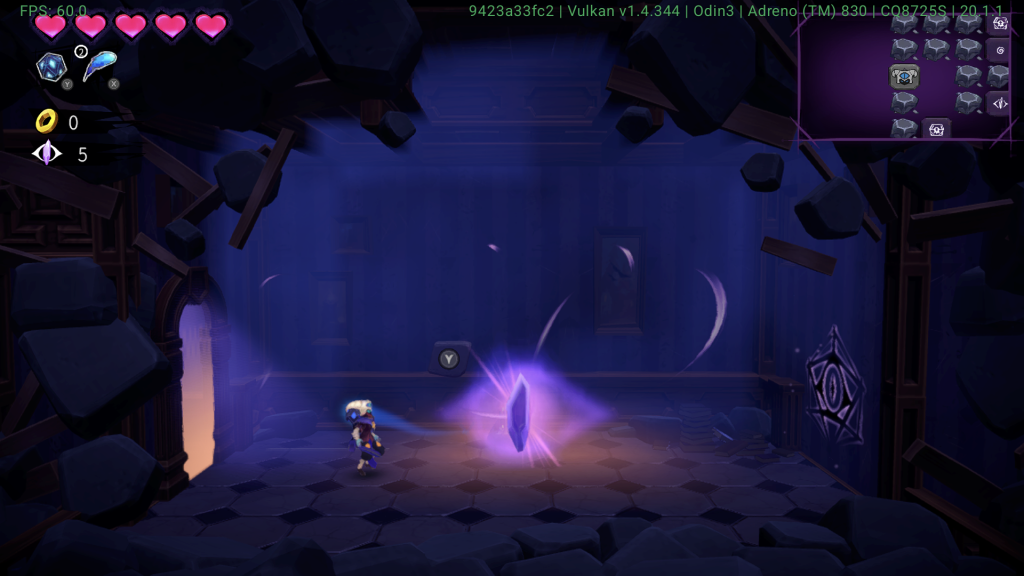Use the blue feather item

click(98, 66)
